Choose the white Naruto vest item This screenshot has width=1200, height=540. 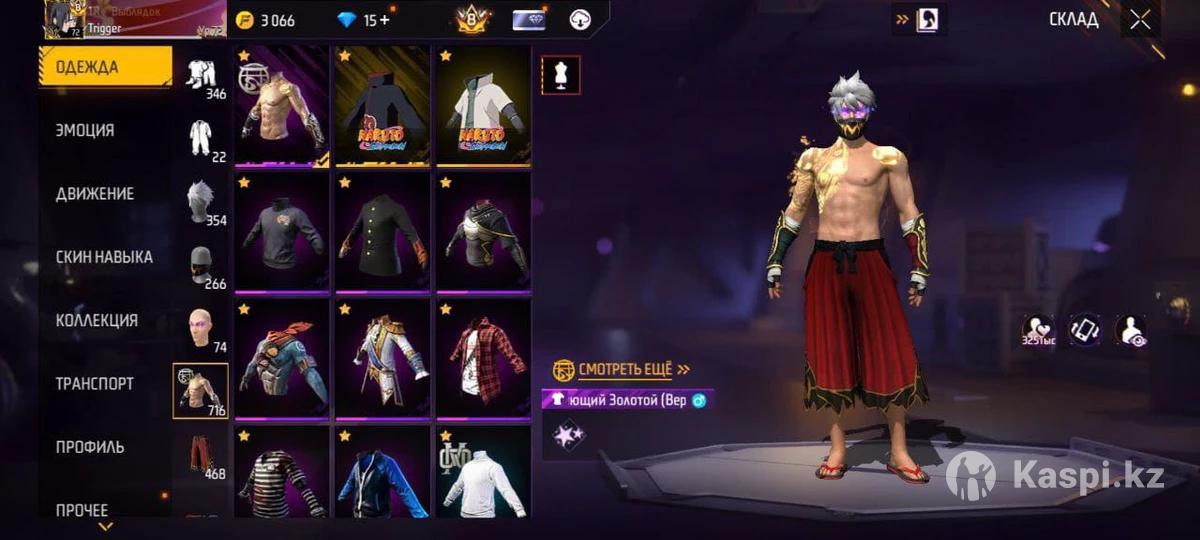pyautogui.click(x=483, y=105)
